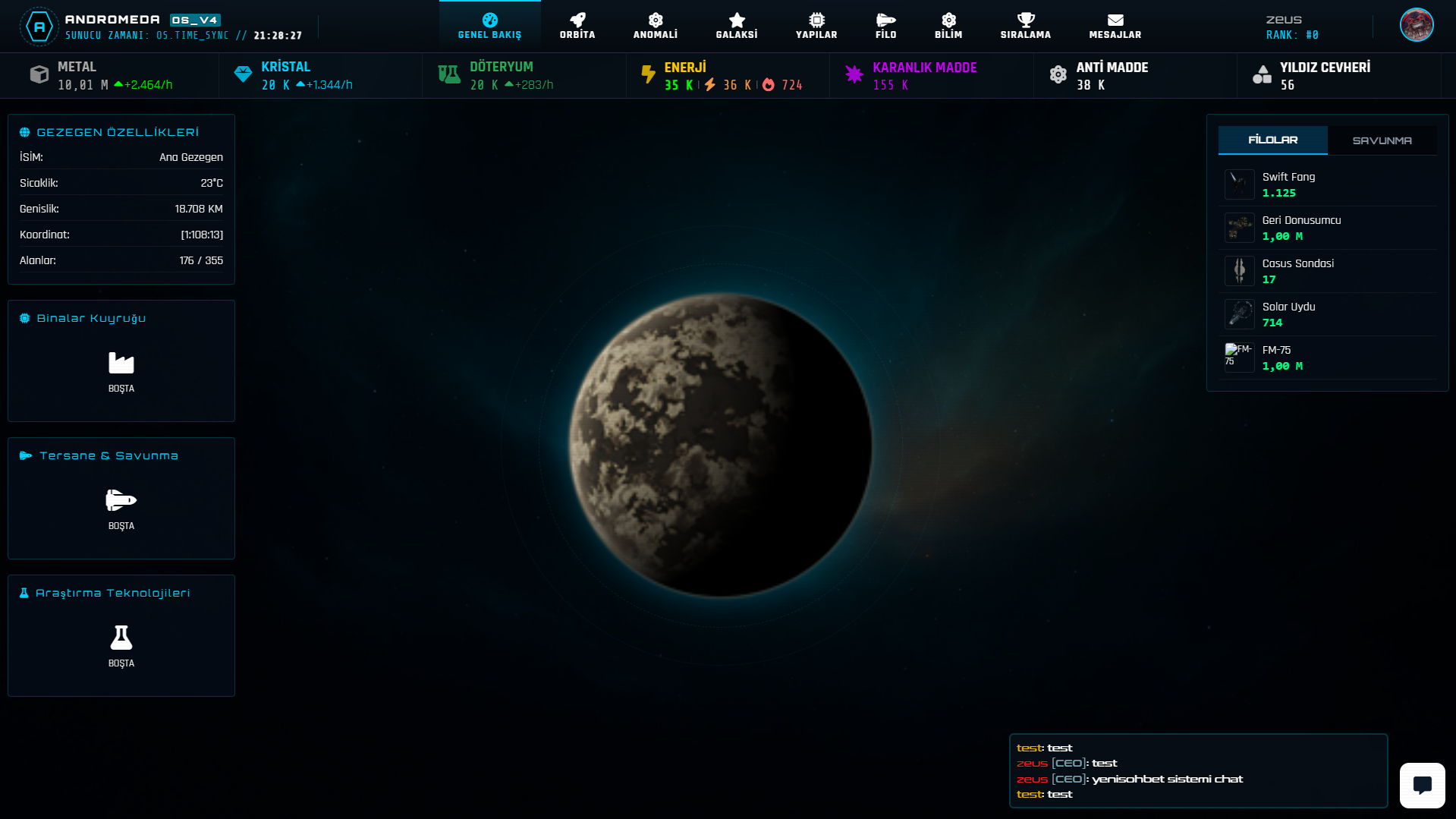Open the Tersane & Savunma ship icon
Screen dimensions: 1456x819
point(121,500)
